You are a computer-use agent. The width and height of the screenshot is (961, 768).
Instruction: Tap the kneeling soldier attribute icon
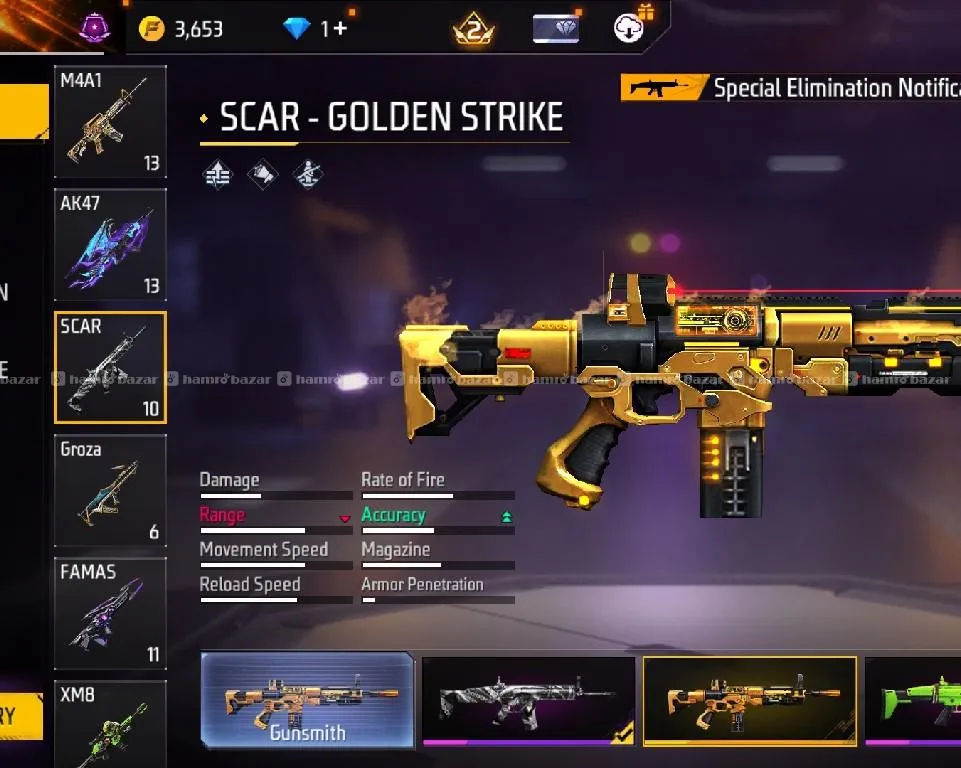[x=308, y=175]
